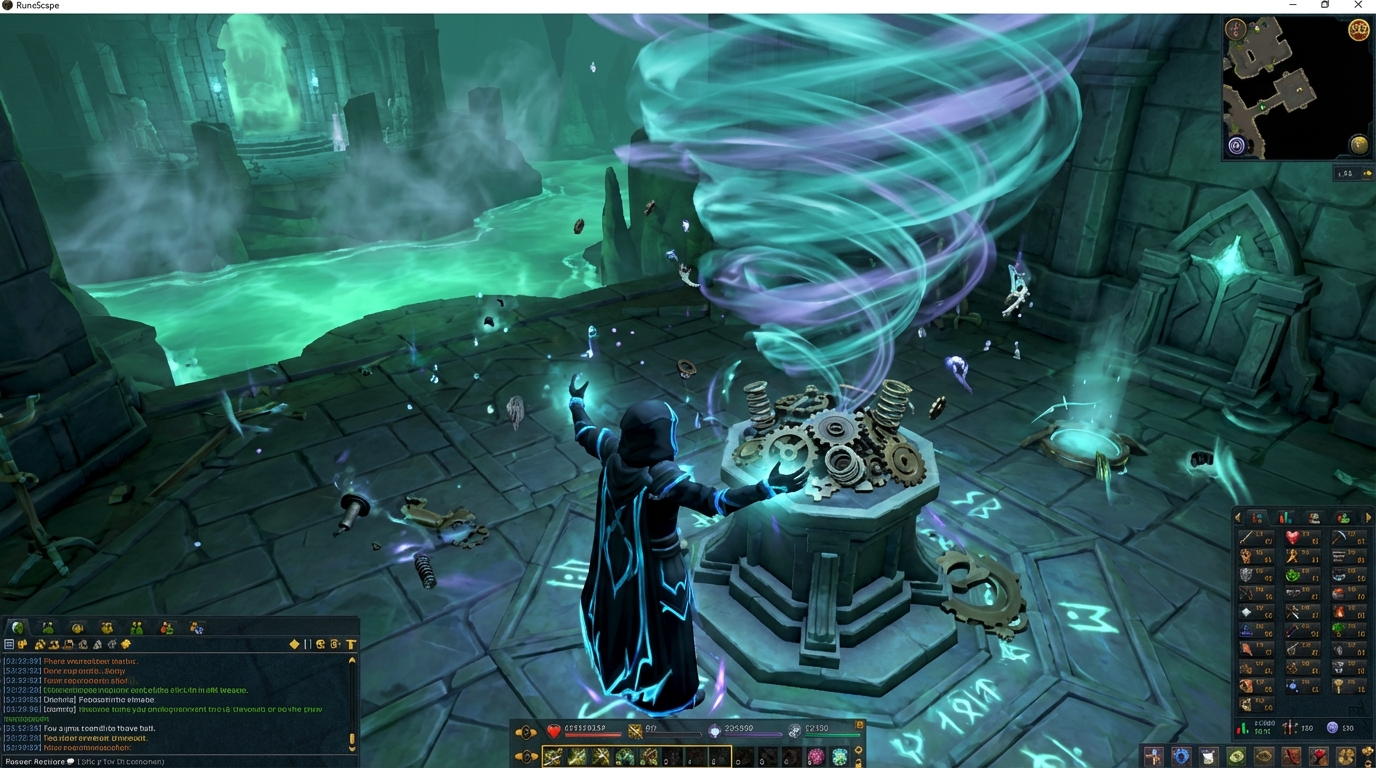Click the T font button in the chat toolbar
This screenshot has width=1376, height=768.
[351, 643]
